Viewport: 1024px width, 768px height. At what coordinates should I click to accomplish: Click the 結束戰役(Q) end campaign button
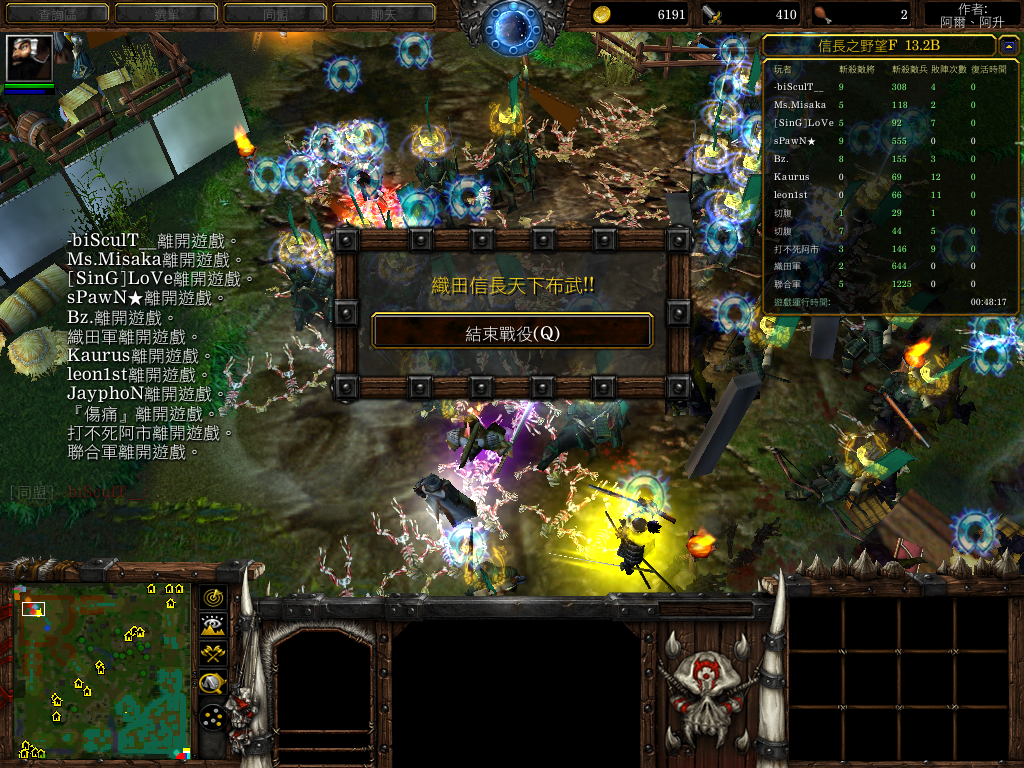[x=512, y=333]
